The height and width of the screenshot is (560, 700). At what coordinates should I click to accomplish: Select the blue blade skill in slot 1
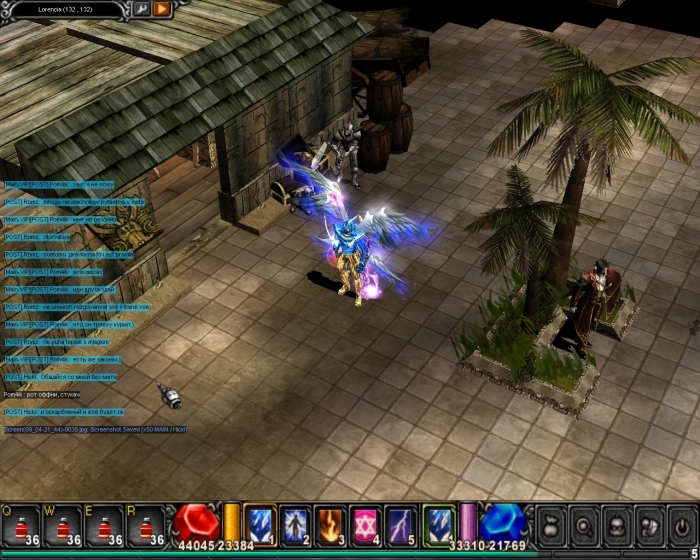tap(260, 523)
